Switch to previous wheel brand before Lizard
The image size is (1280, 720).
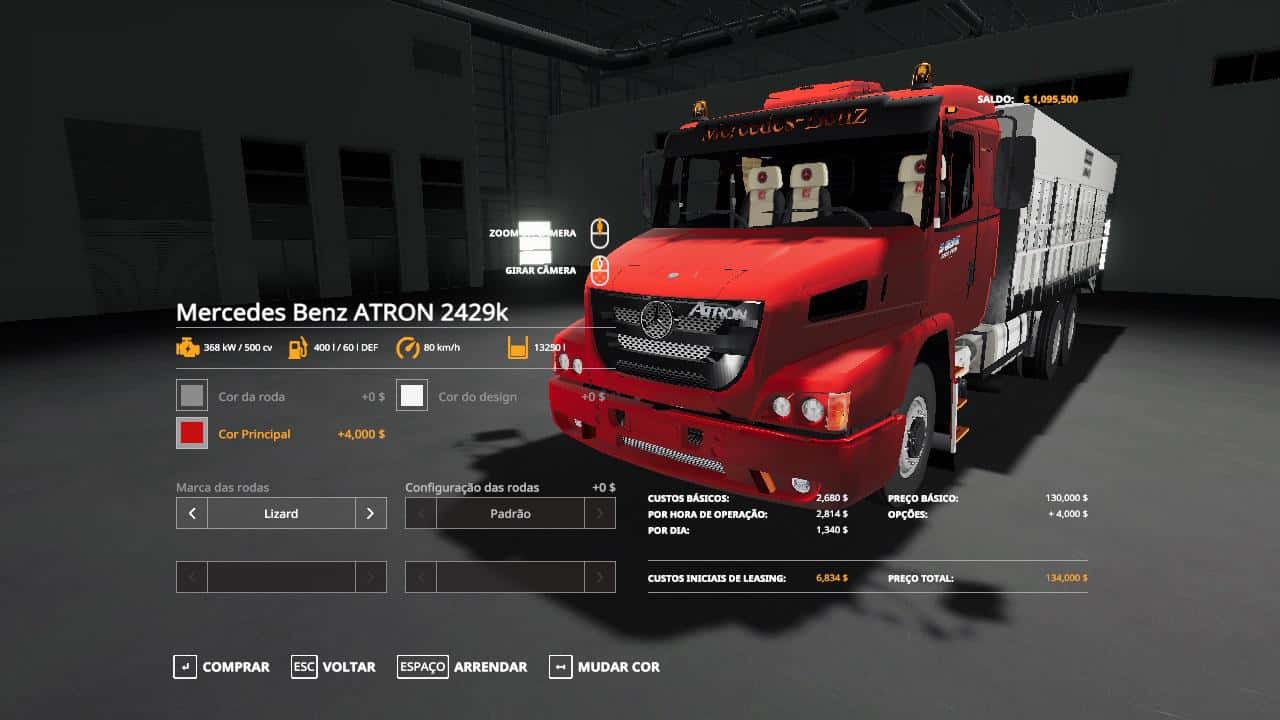pyautogui.click(x=192, y=513)
